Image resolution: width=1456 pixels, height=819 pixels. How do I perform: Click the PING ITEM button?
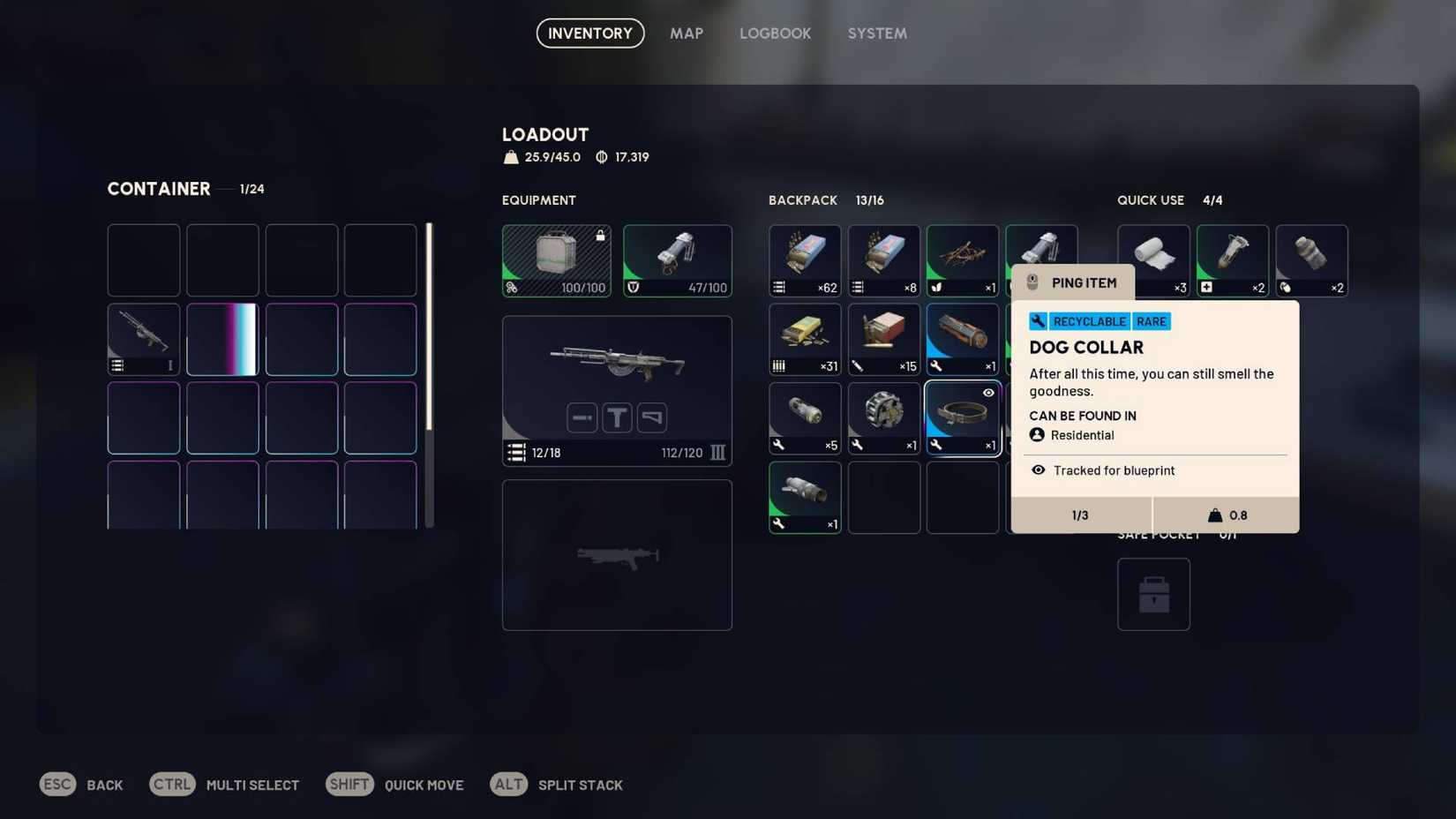1072,282
